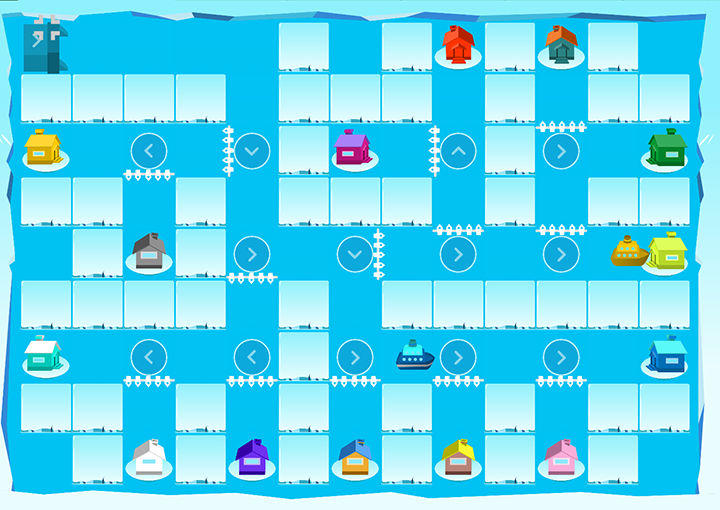Image resolution: width=720 pixels, height=510 pixels.
Task: Switch the arrow just right of the blue ship
Action: 458,357
